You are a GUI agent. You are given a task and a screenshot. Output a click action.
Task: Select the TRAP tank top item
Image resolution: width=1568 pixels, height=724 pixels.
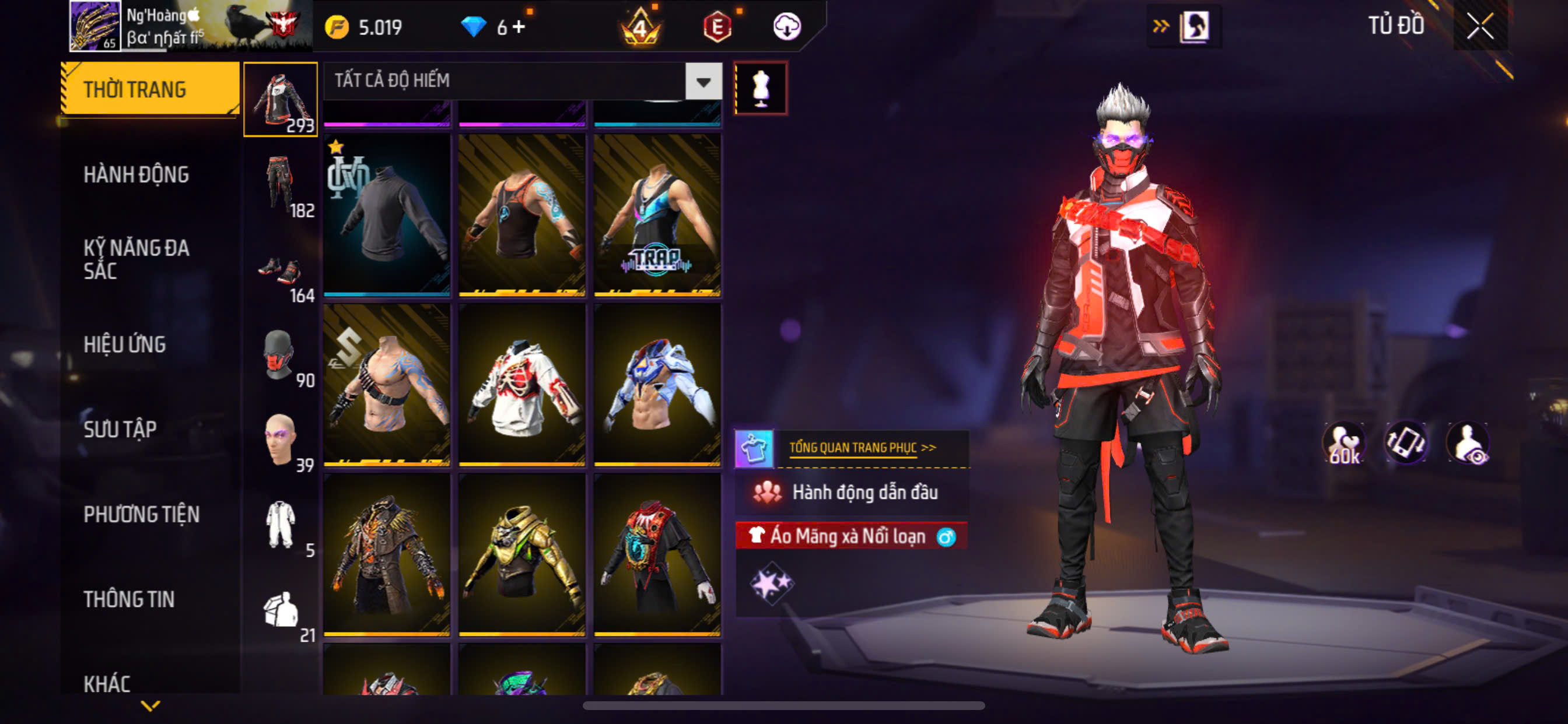[x=657, y=216]
